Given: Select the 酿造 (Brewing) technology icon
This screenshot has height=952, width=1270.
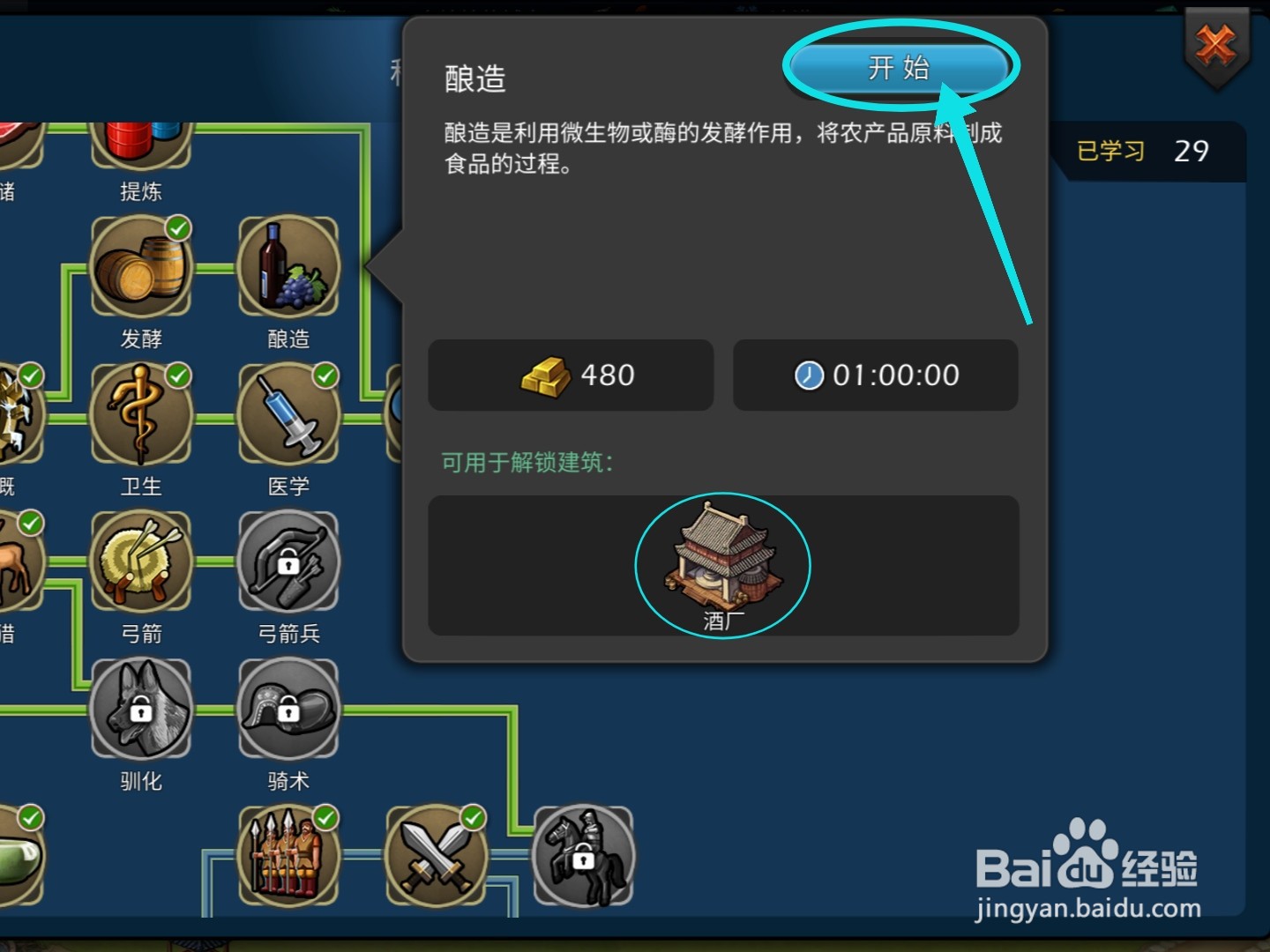Looking at the screenshot, I should pos(288,267).
